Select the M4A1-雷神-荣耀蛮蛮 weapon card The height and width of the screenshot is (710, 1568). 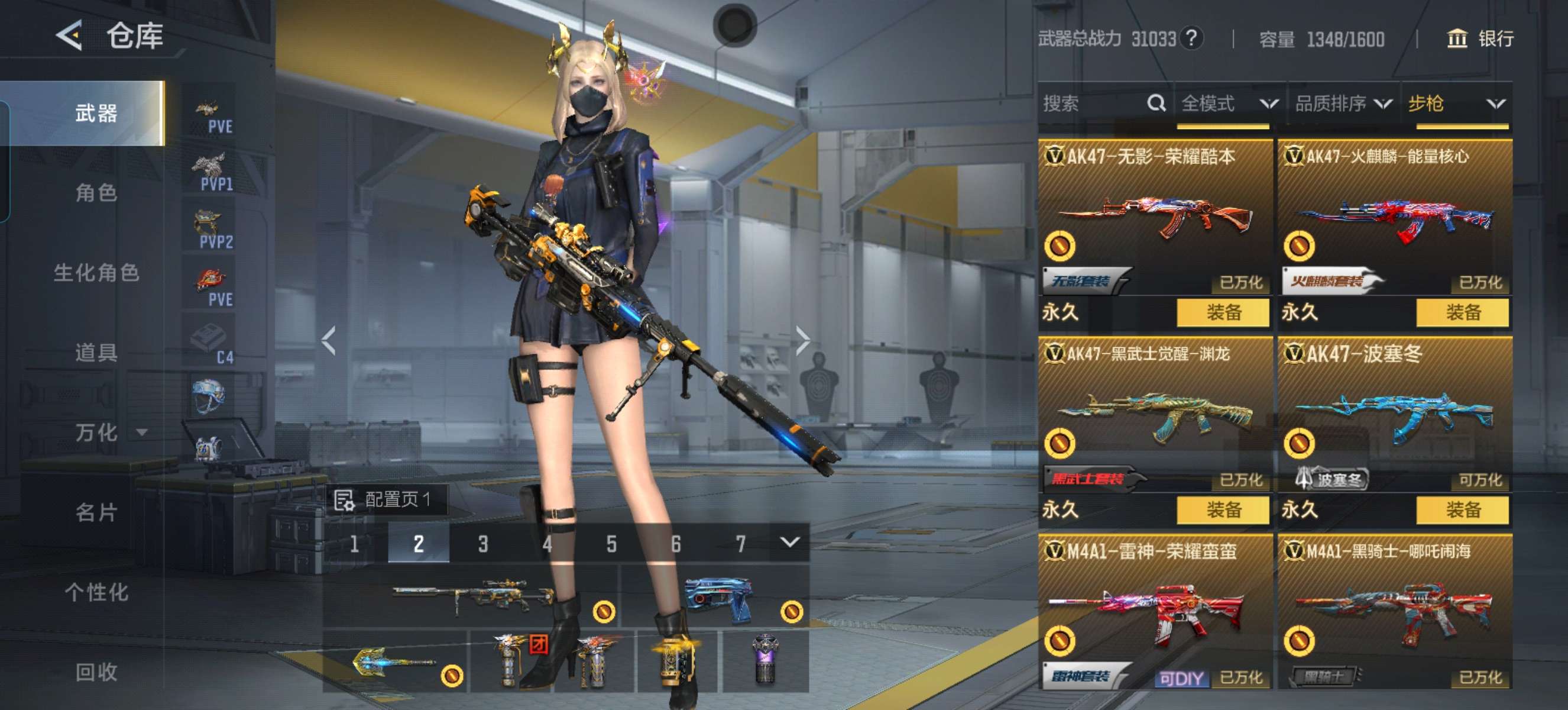[x=1154, y=609]
